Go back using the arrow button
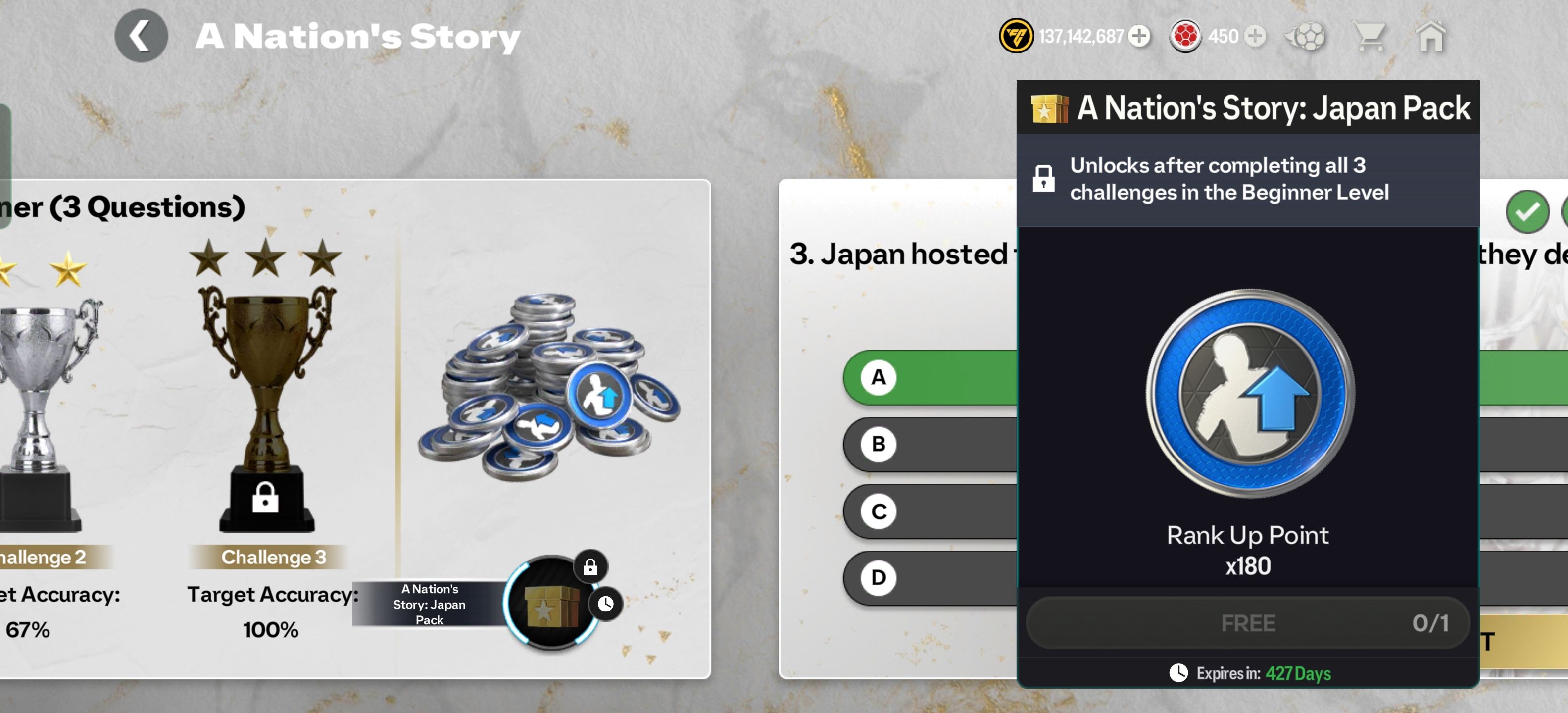 click(x=141, y=36)
